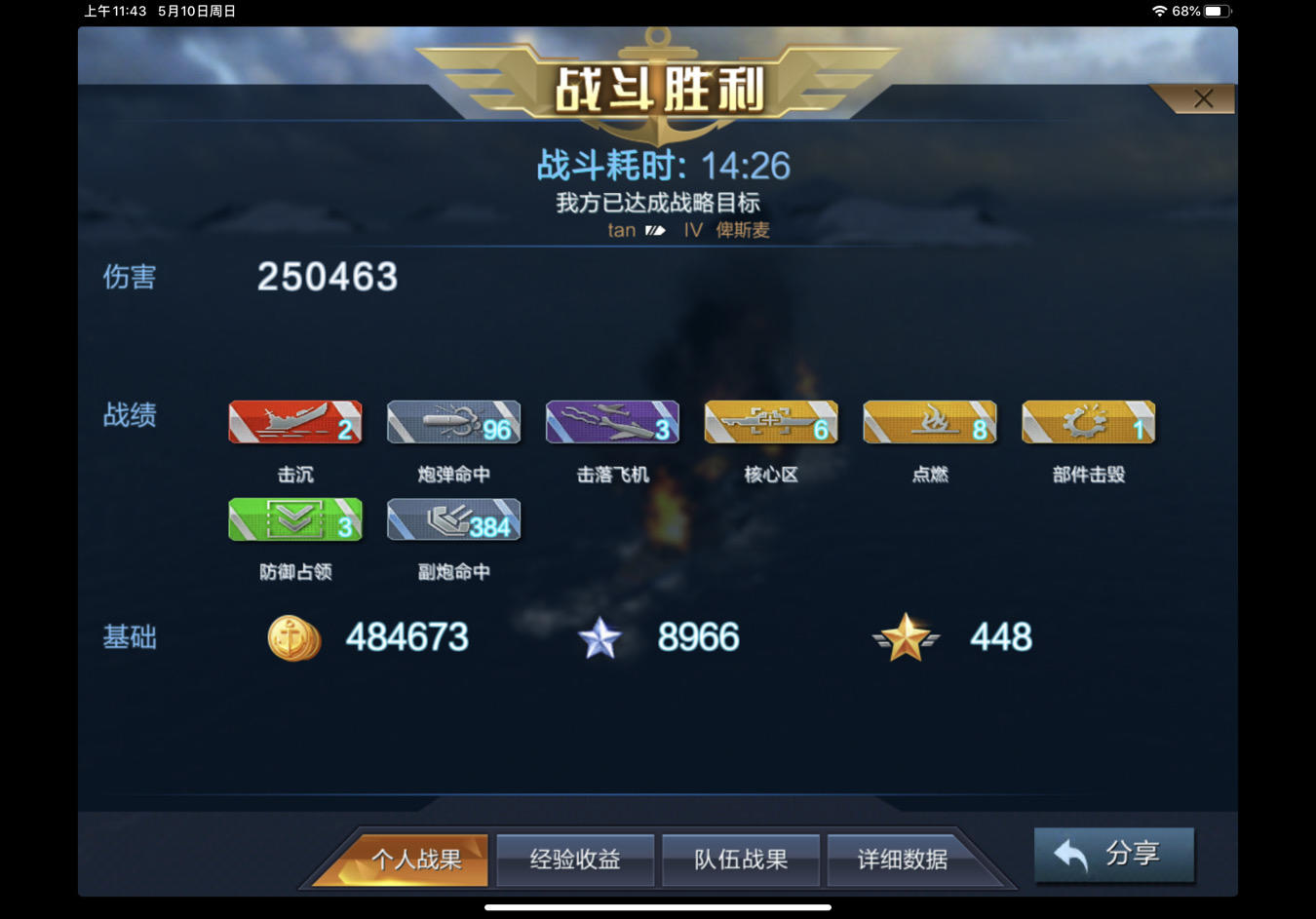Select the 击落飞机 planes shot down icon
The height and width of the screenshot is (919, 1316).
[612, 421]
